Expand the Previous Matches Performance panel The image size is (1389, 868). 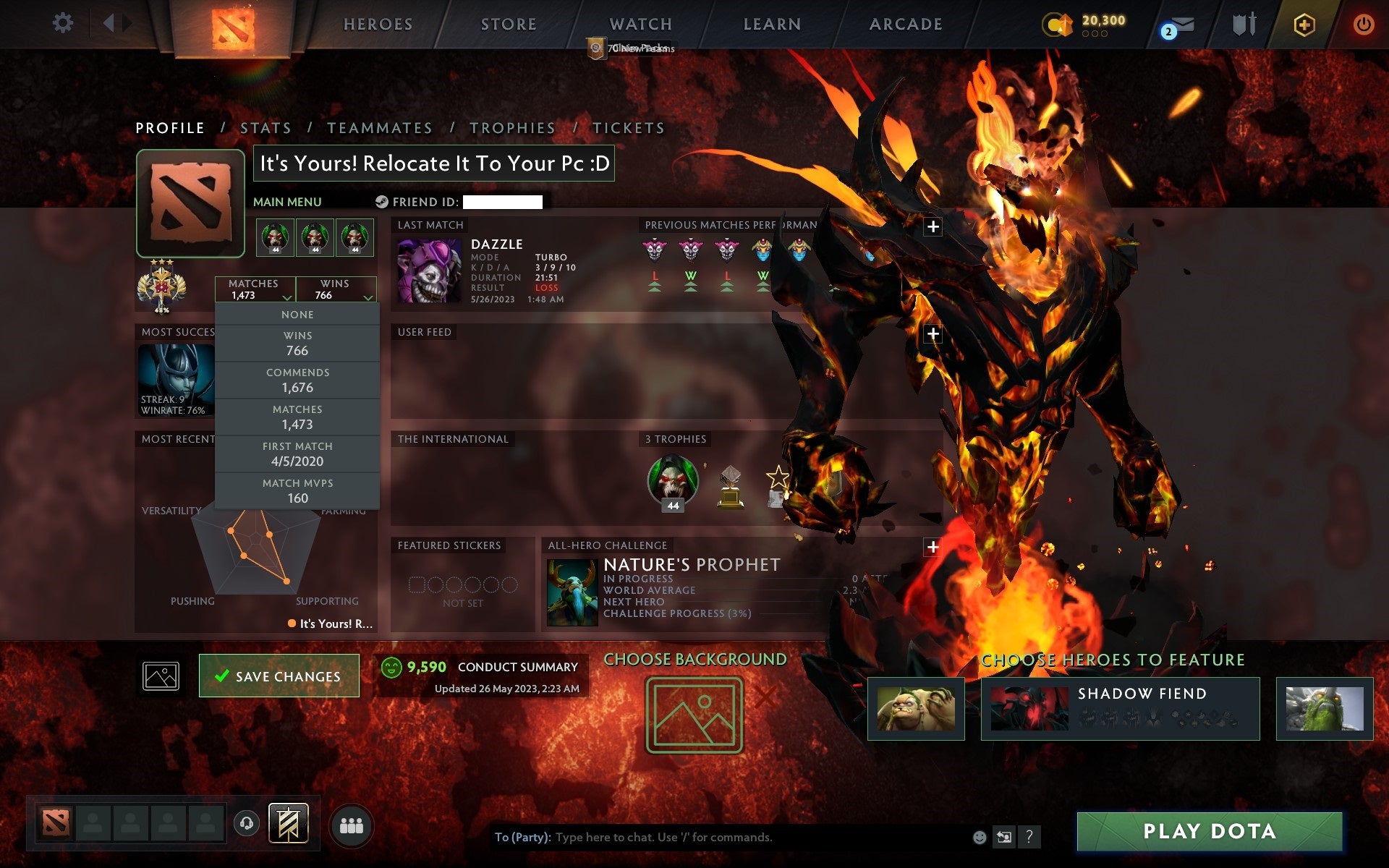point(933,226)
